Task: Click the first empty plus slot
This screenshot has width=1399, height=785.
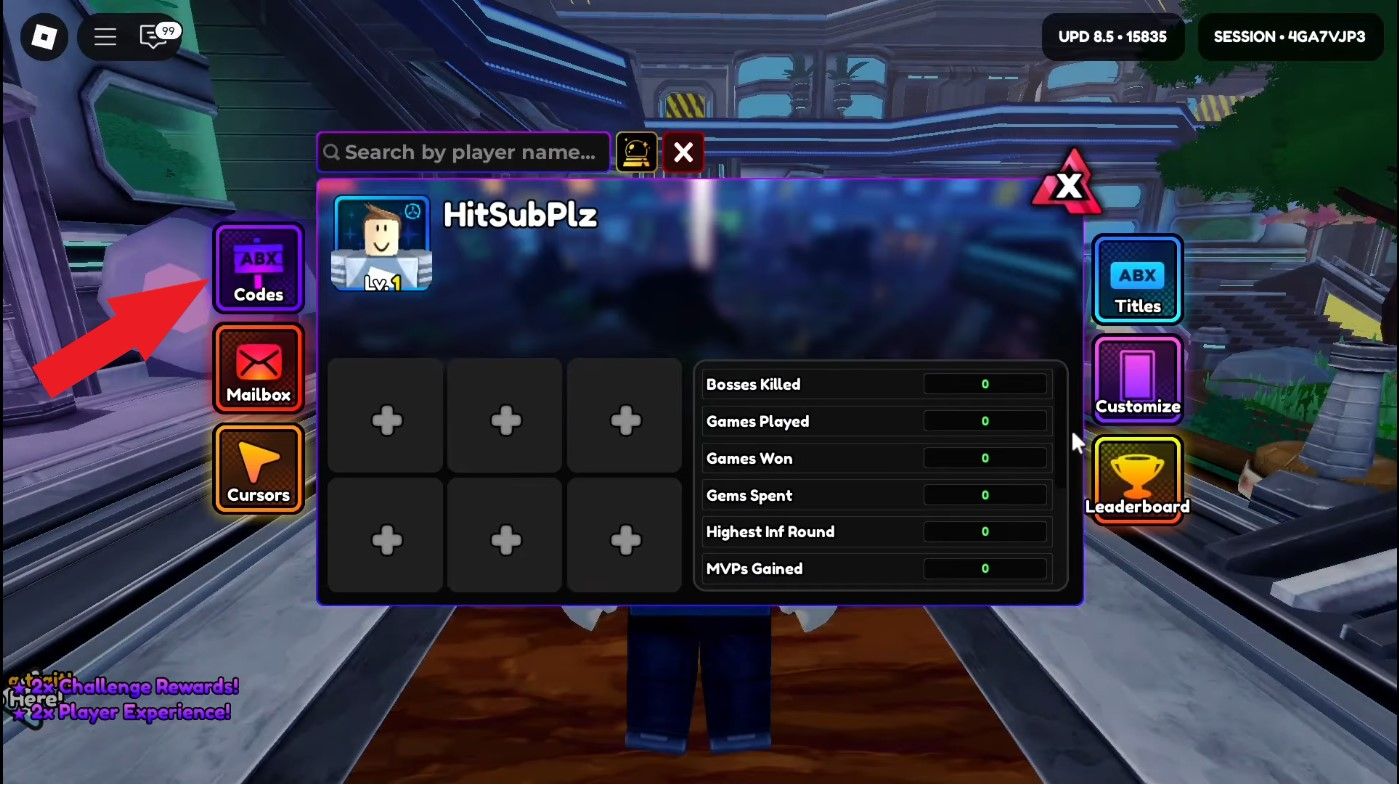Action: pyautogui.click(x=384, y=416)
